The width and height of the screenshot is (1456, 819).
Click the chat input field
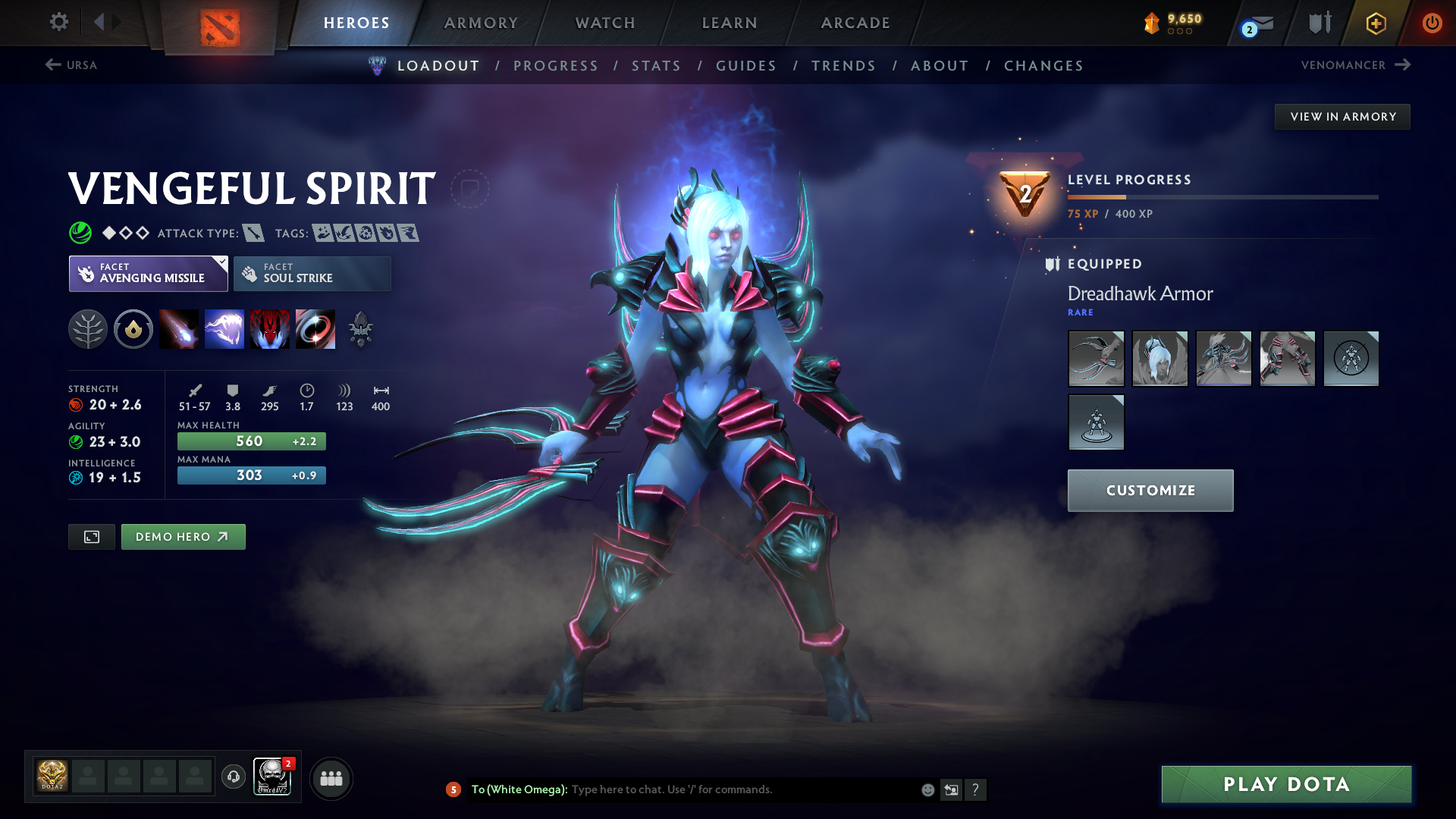click(x=743, y=789)
